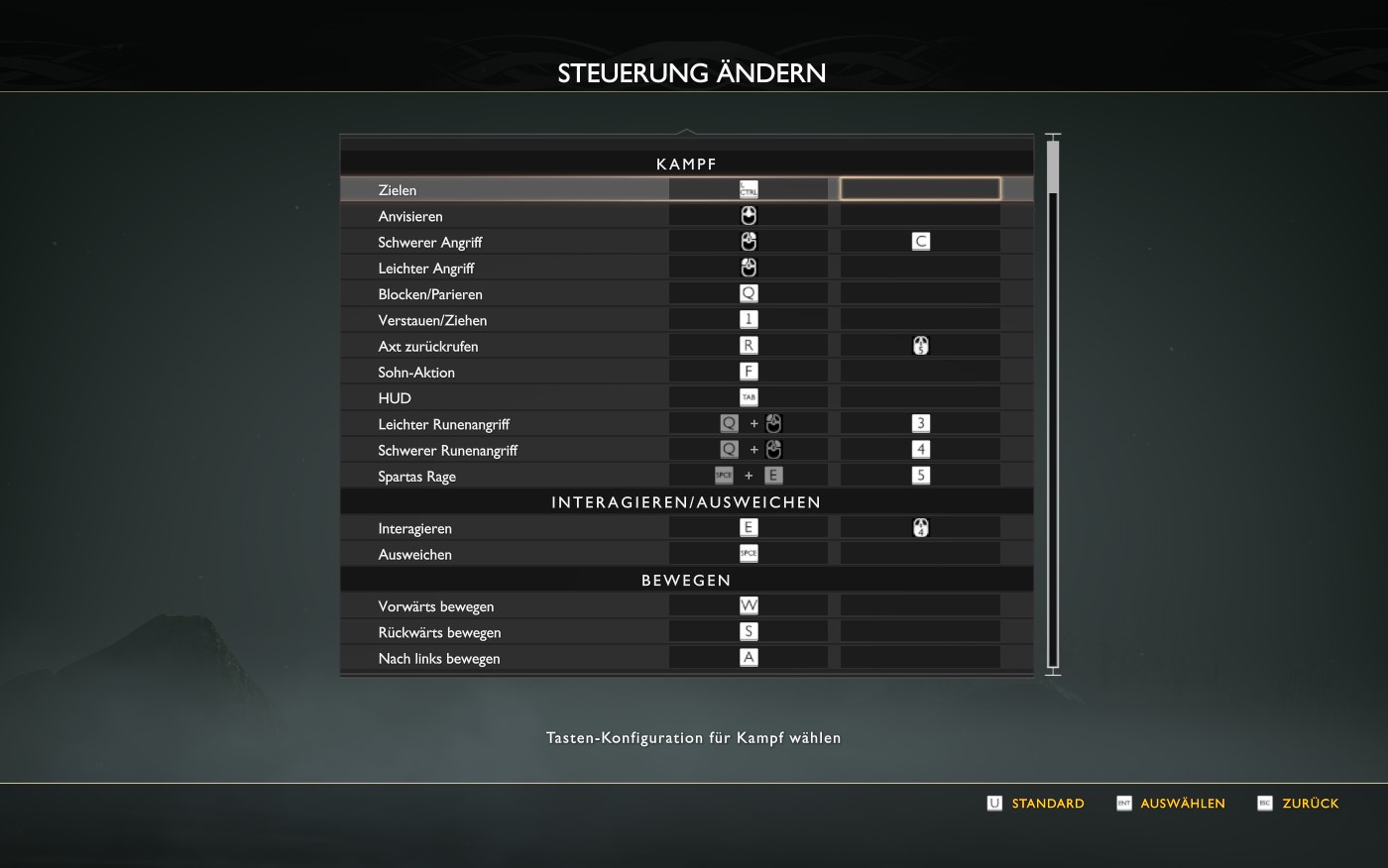
Task: Change the Schwerer Angriff primary binding
Action: tap(749, 242)
